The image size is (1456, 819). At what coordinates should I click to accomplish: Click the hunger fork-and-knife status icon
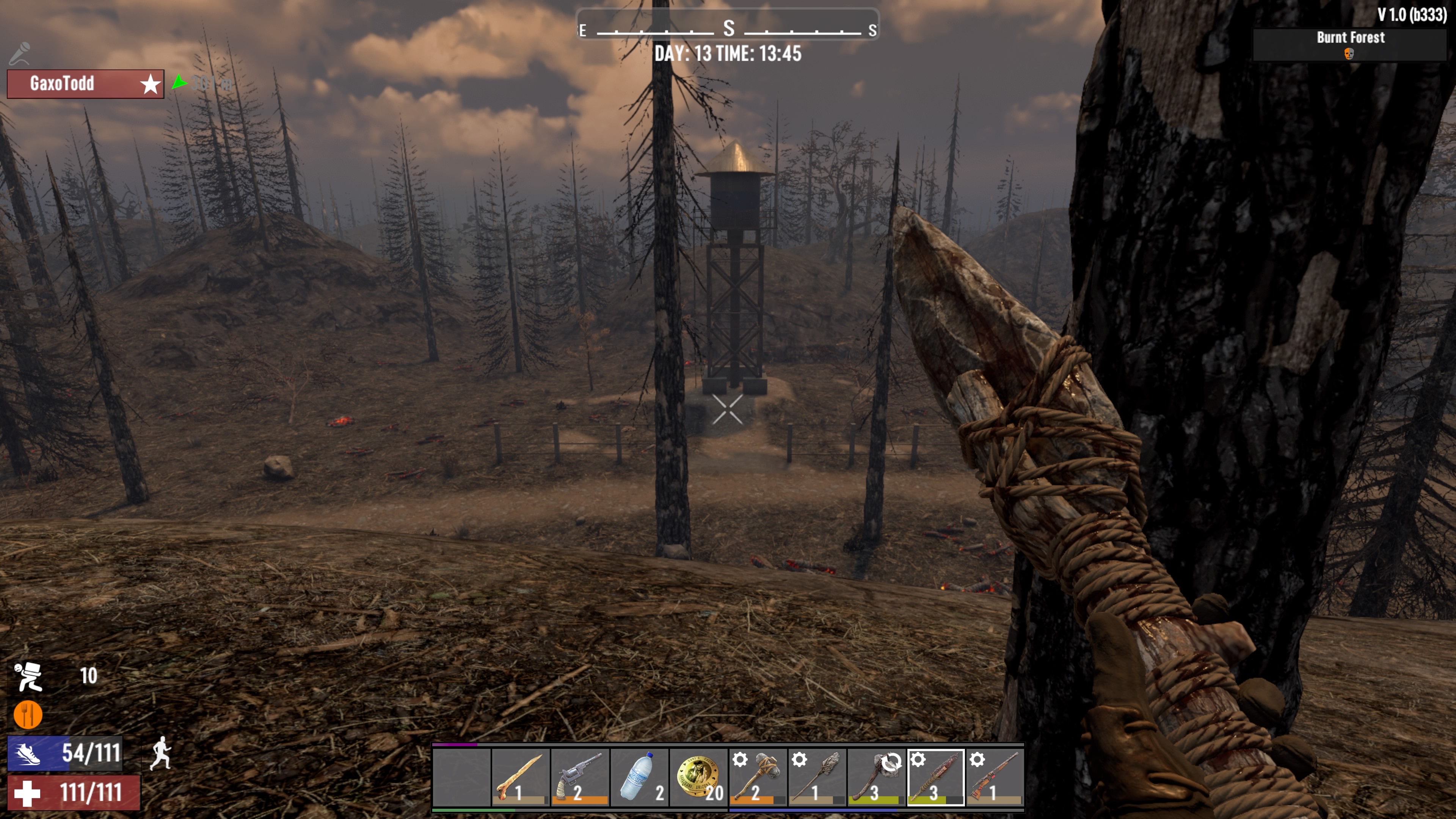pyautogui.click(x=28, y=715)
